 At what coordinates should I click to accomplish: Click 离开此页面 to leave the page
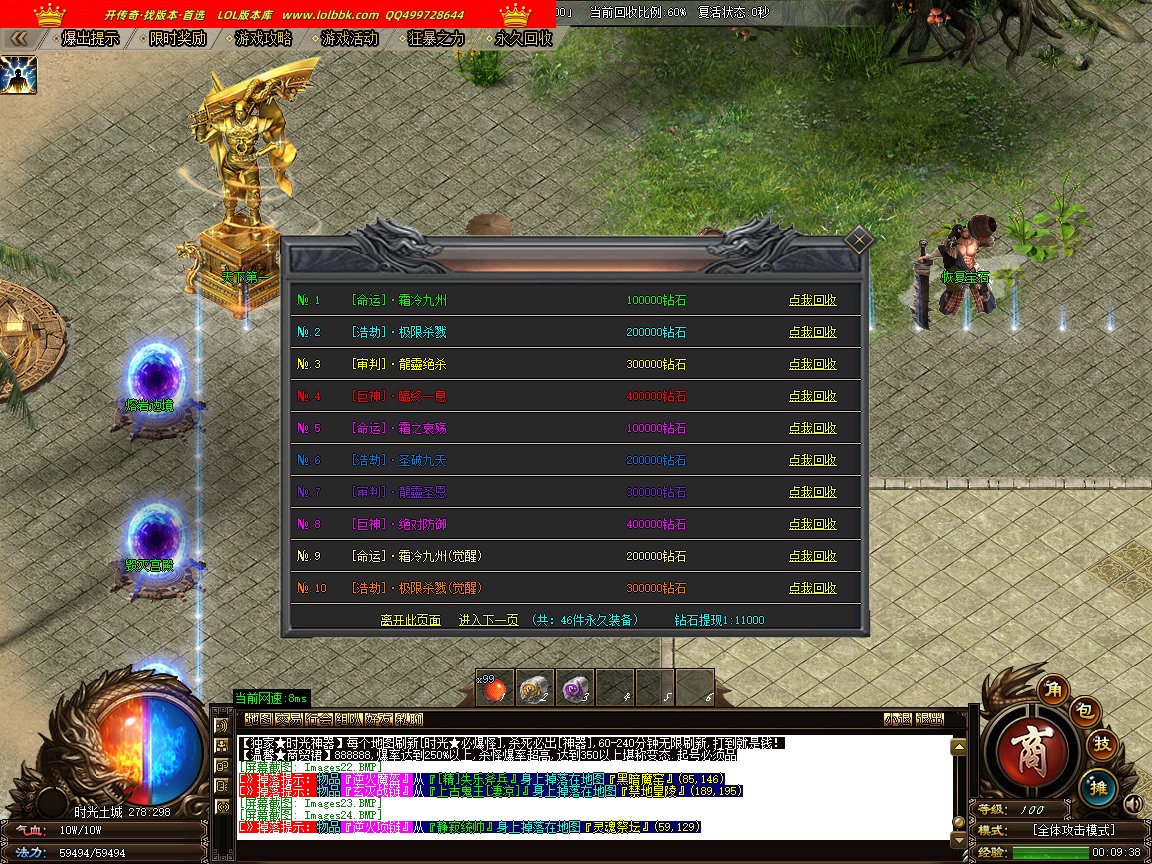(410, 620)
